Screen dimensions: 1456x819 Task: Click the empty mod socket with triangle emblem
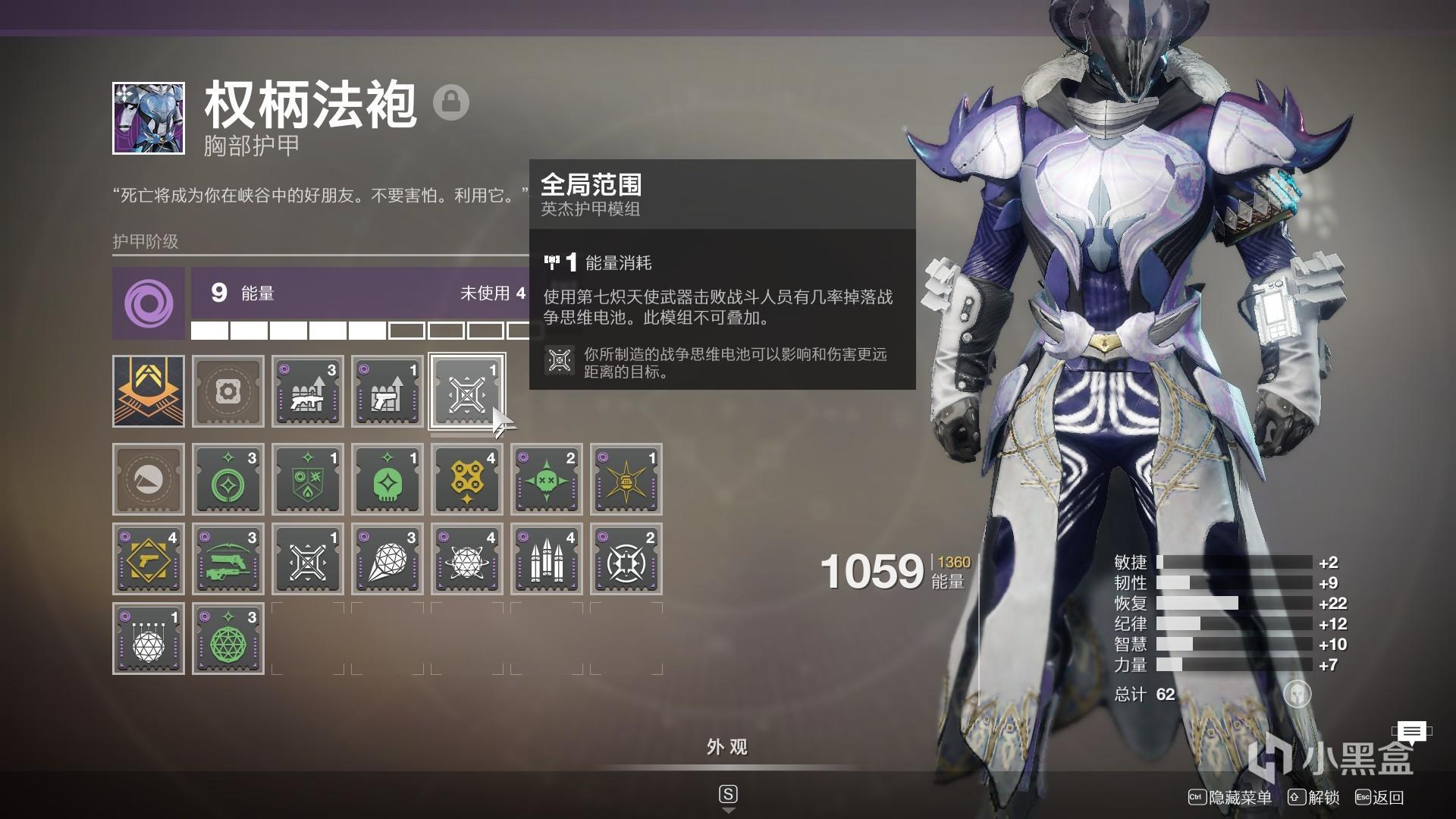pos(149,479)
